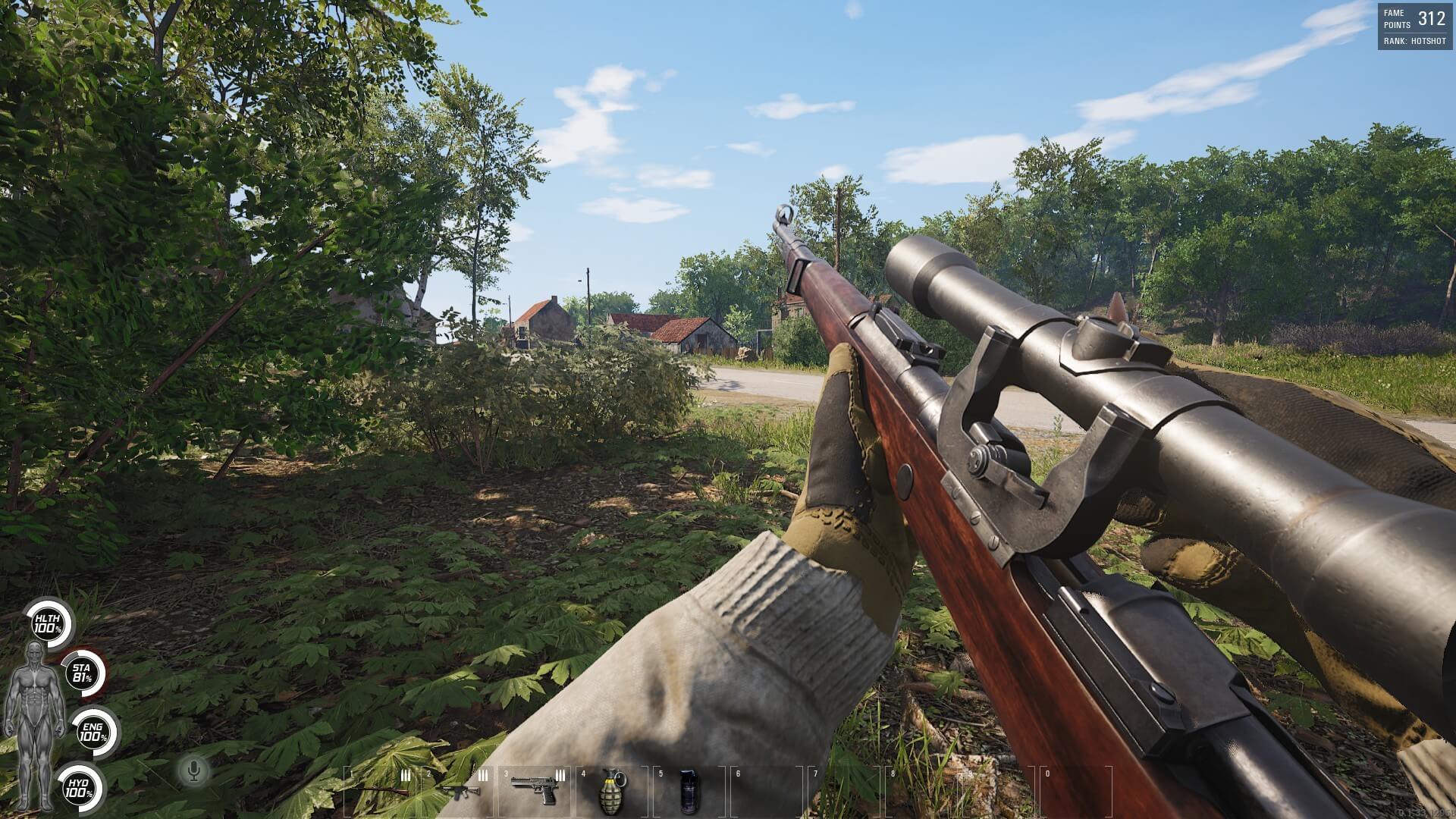Select the frag grenade hotbar slot
Image resolution: width=1456 pixels, height=819 pixels.
click(613, 789)
